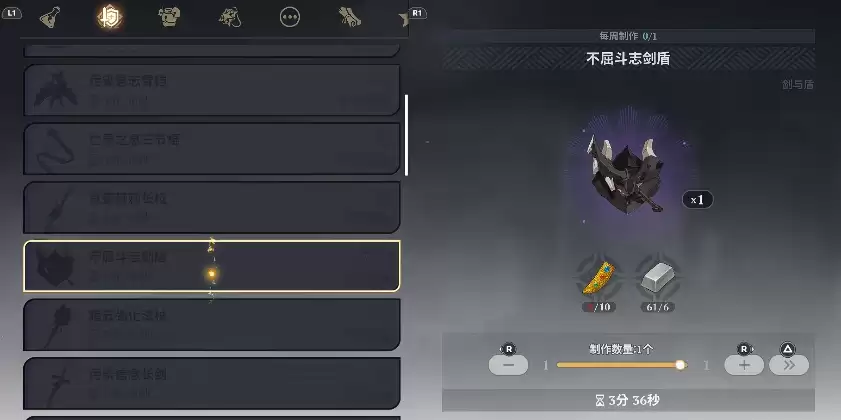Select the silver ingot material icon
Viewport: 841px width, 420px height.
tap(656, 275)
